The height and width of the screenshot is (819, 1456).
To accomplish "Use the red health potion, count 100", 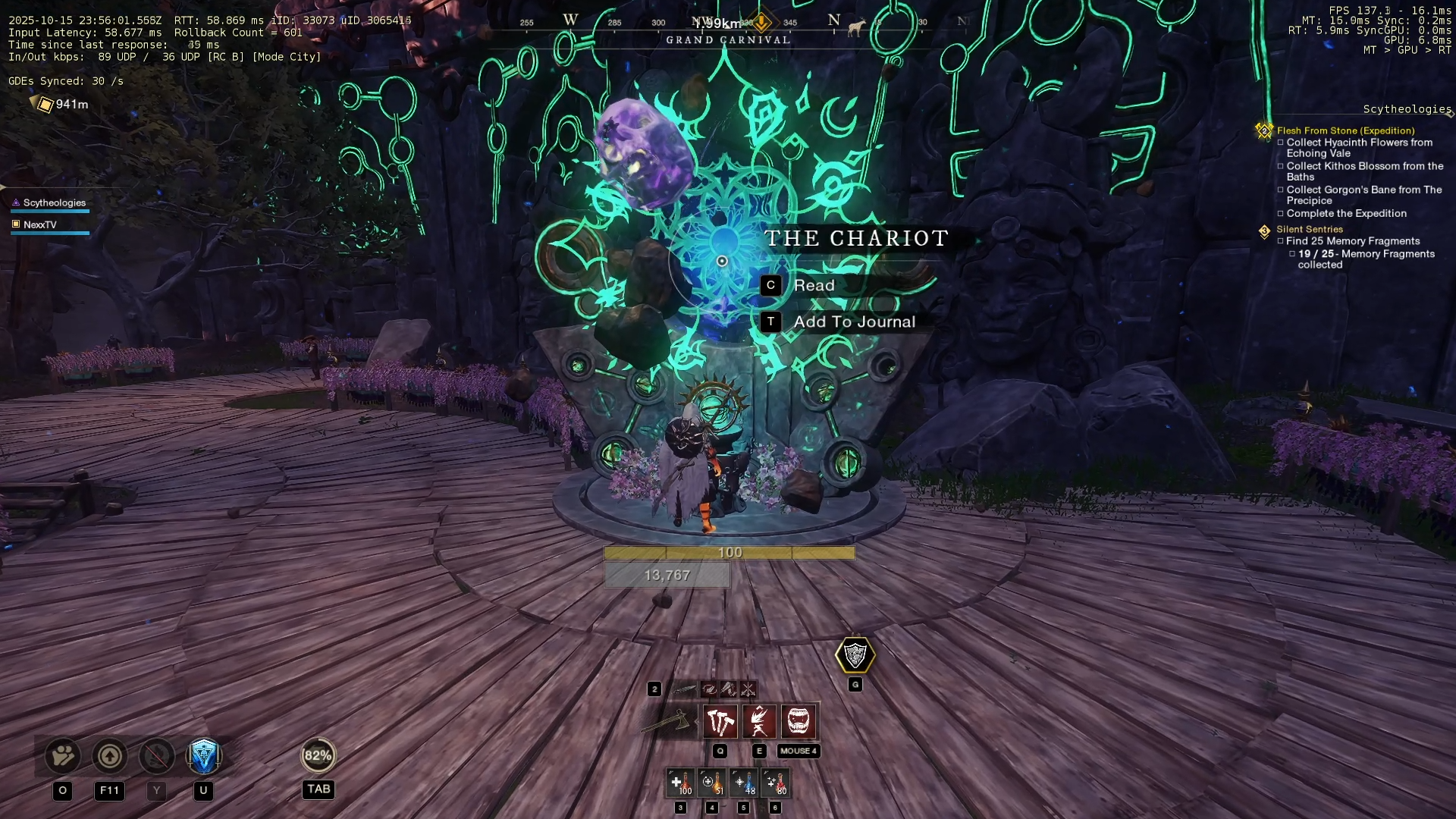I will pyautogui.click(x=680, y=783).
